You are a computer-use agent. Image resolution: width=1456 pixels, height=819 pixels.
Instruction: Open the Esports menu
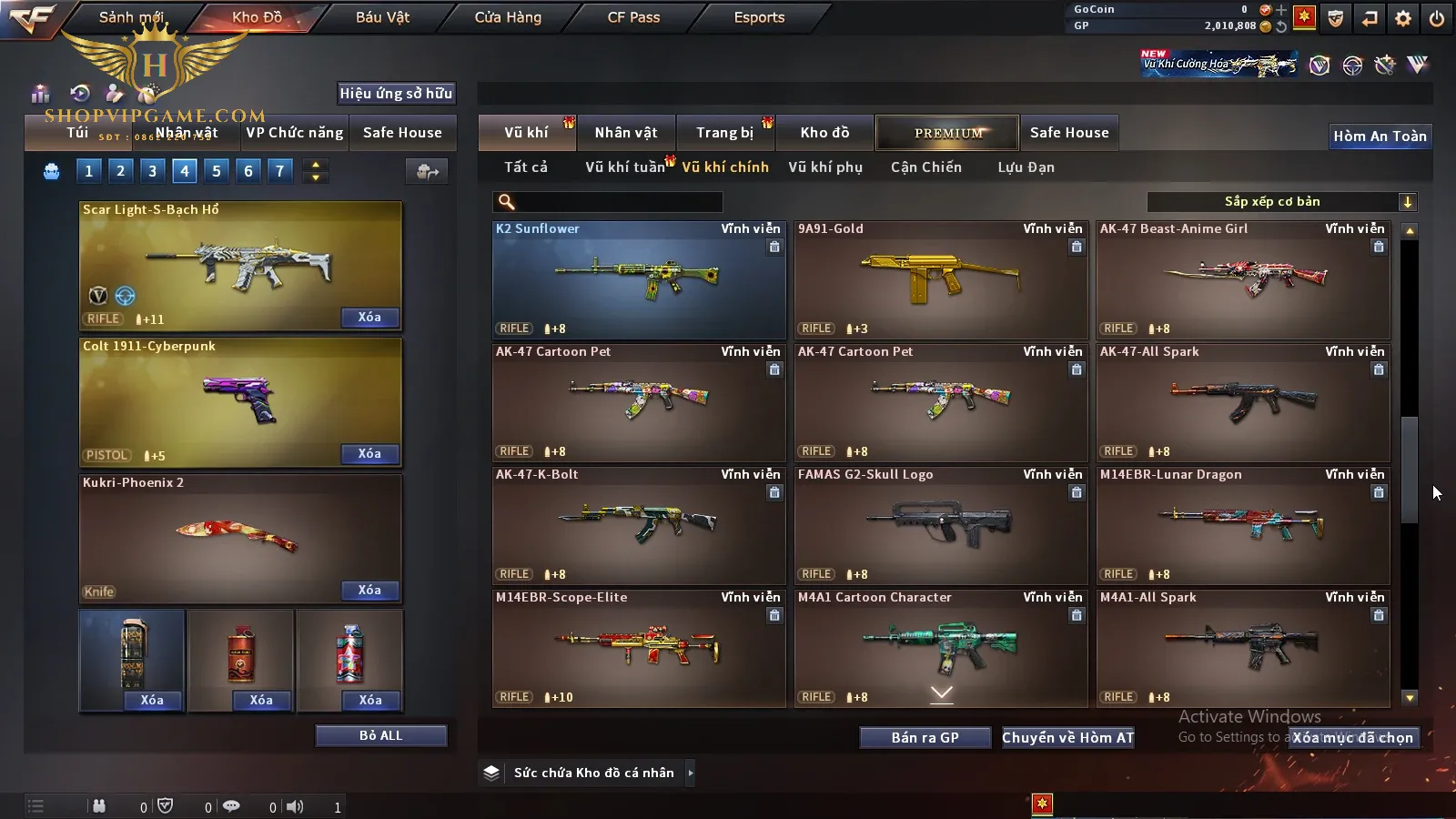pyautogui.click(x=759, y=17)
